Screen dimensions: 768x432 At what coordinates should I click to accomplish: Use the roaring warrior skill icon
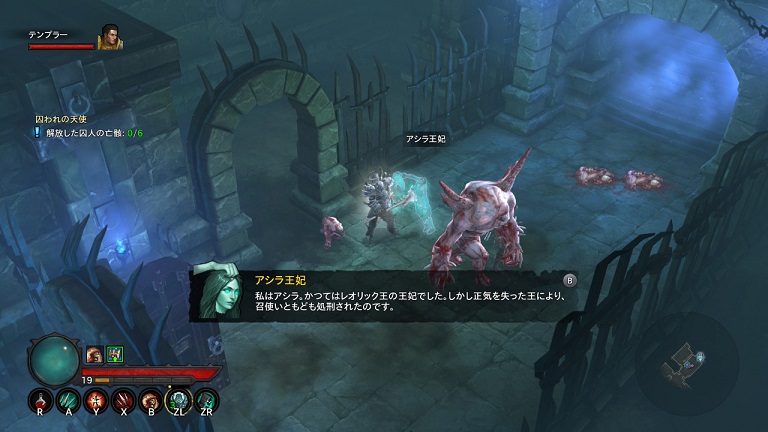(x=152, y=402)
